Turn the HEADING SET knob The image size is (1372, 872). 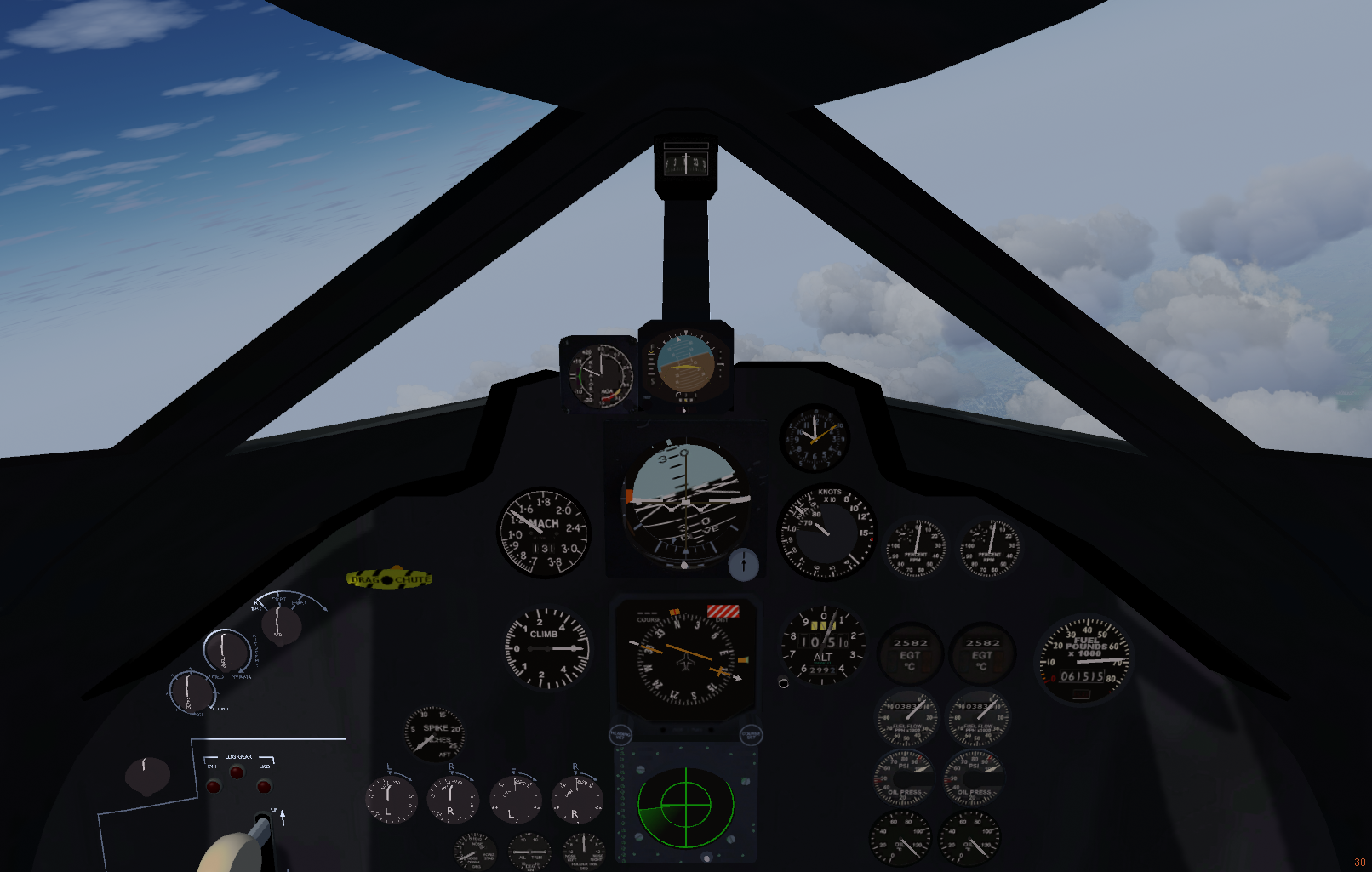pos(620,734)
